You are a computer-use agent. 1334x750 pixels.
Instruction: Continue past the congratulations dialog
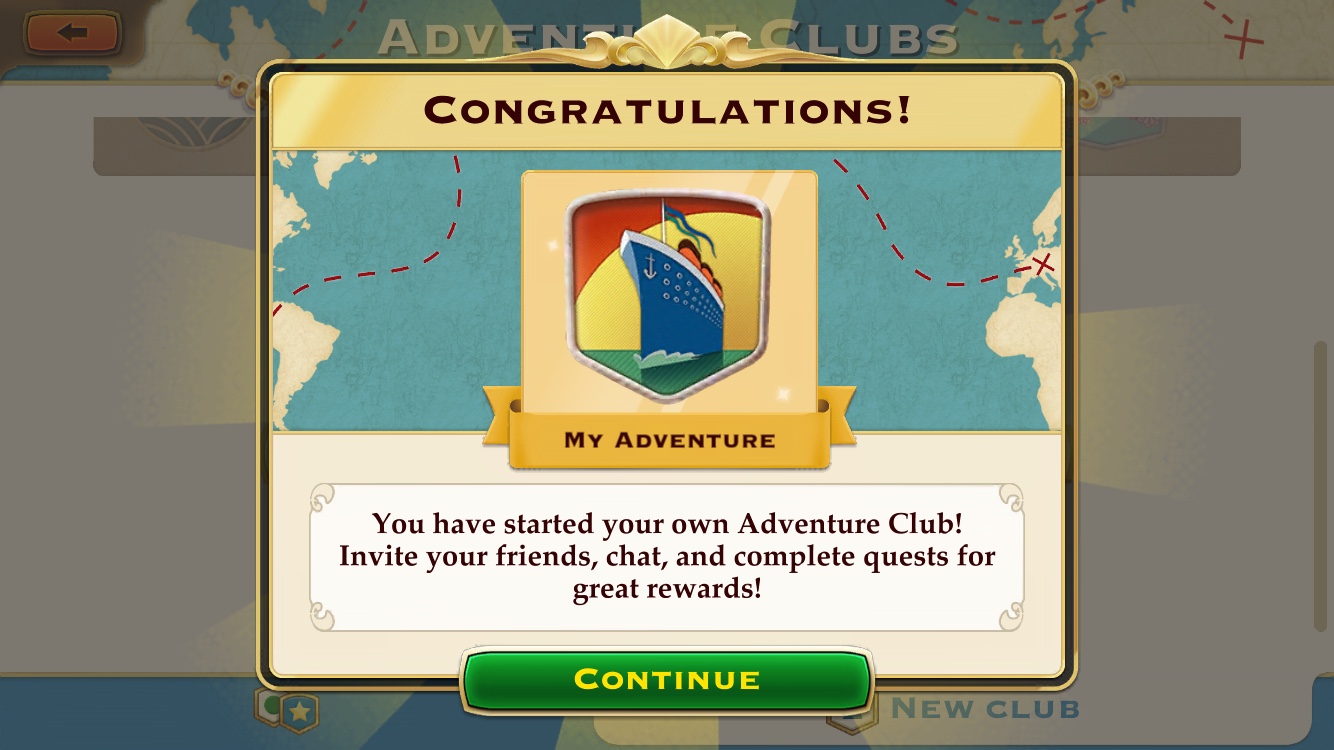pos(667,680)
